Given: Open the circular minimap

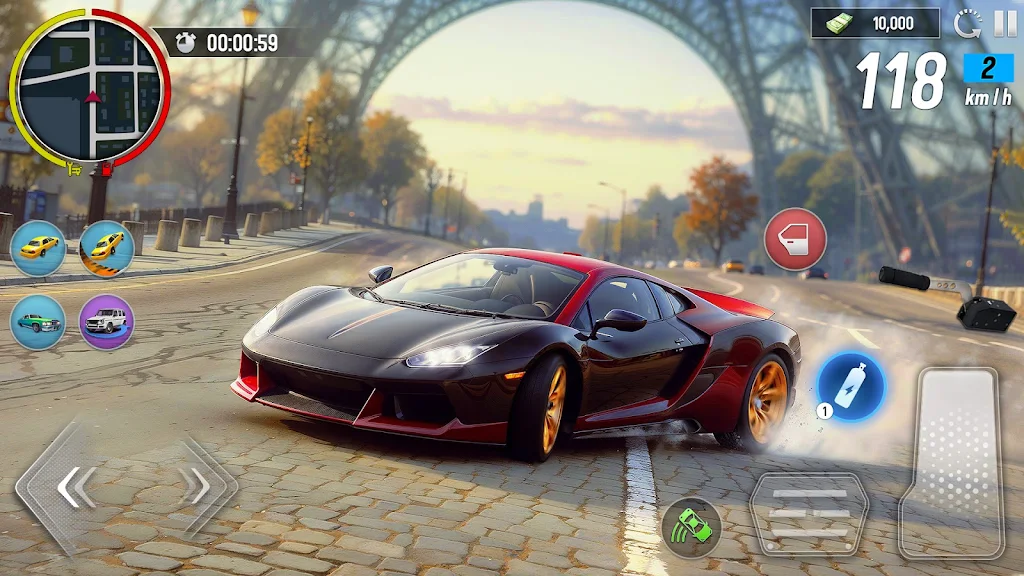Looking at the screenshot, I should pyautogui.click(x=90, y=88).
